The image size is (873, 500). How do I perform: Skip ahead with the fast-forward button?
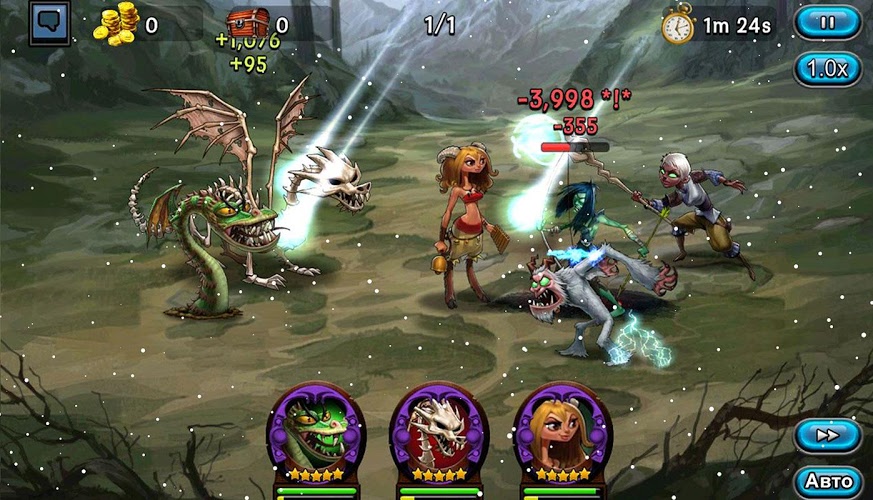[827, 436]
